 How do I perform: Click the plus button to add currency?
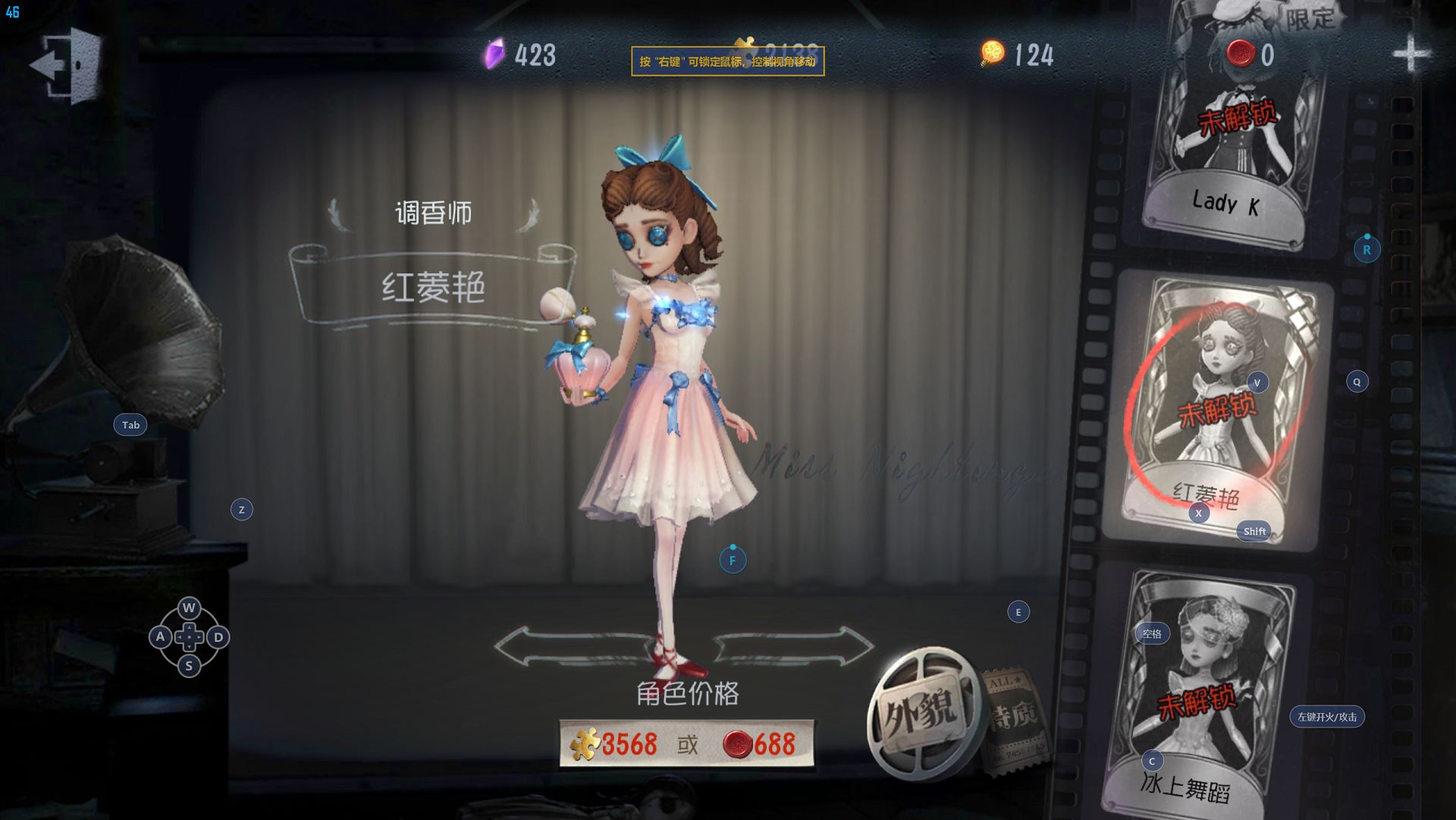pyautogui.click(x=1410, y=54)
